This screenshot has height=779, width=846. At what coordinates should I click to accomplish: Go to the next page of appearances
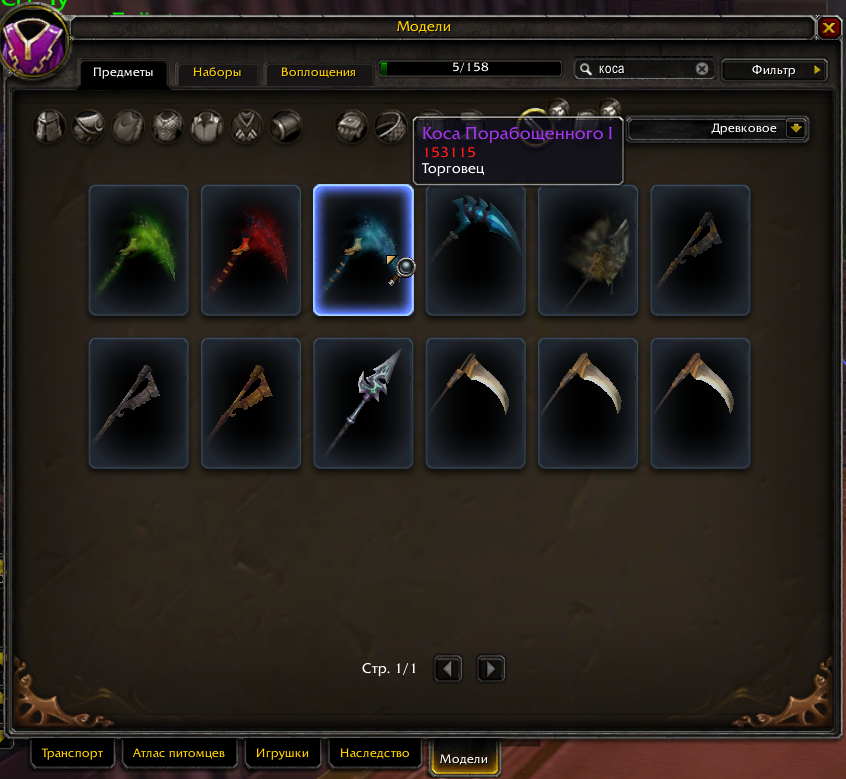(490, 668)
